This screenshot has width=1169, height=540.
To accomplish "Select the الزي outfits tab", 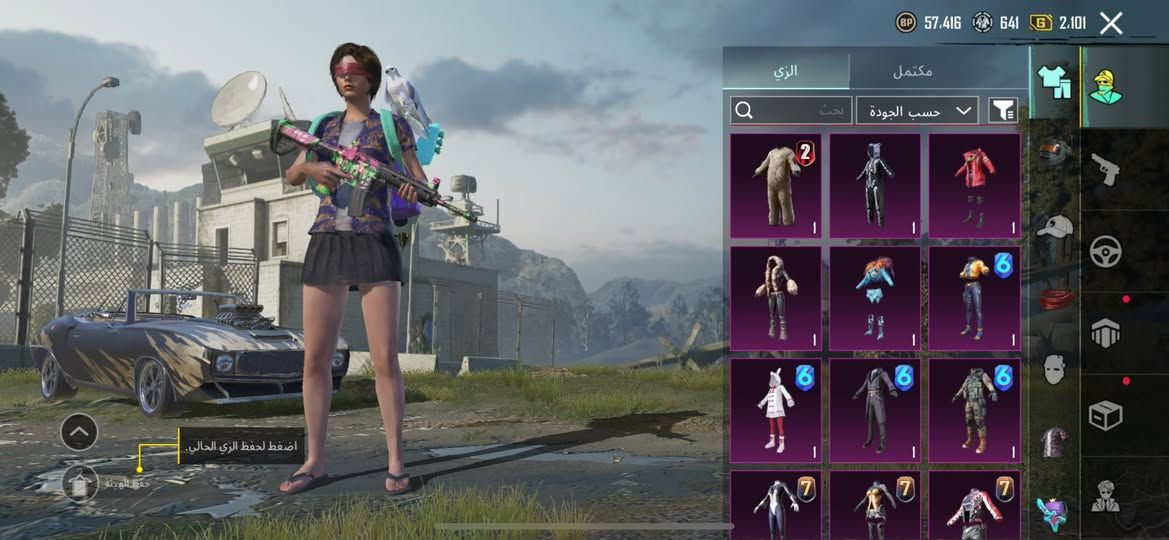I will (786, 72).
